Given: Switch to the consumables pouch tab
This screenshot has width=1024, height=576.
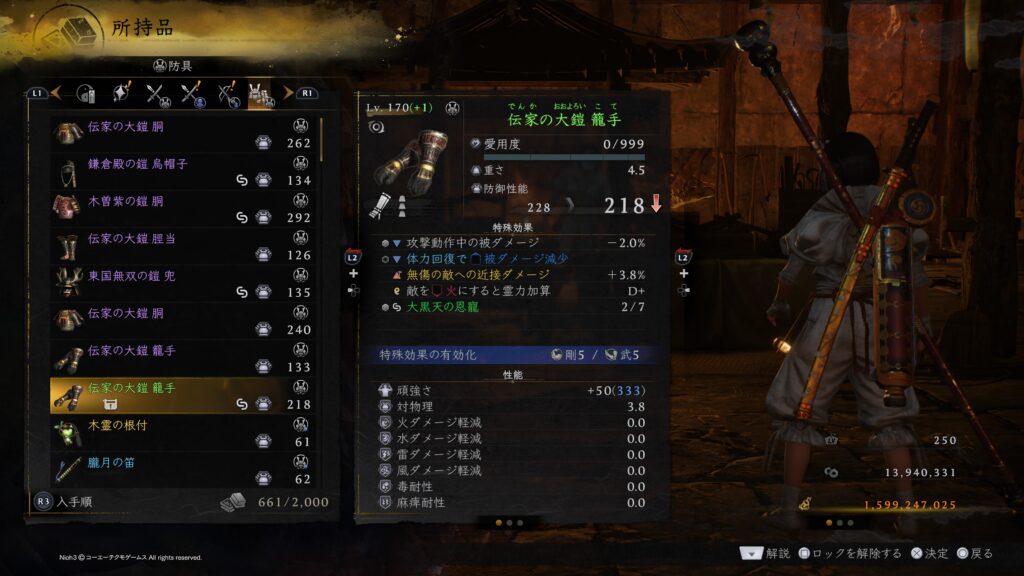Looking at the screenshot, I should [x=86, y=94].
